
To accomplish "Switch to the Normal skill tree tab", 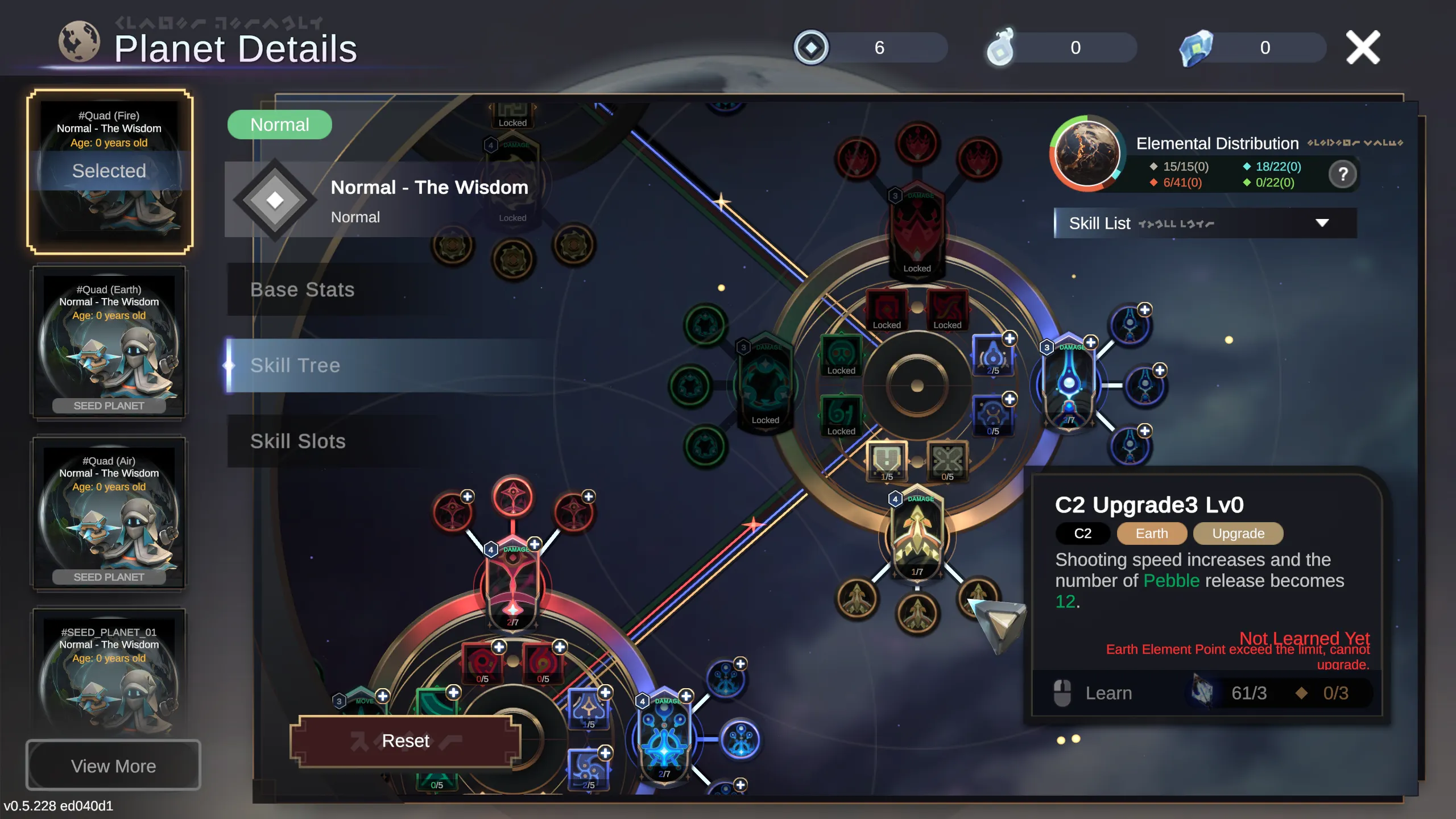I will point(280,124).
